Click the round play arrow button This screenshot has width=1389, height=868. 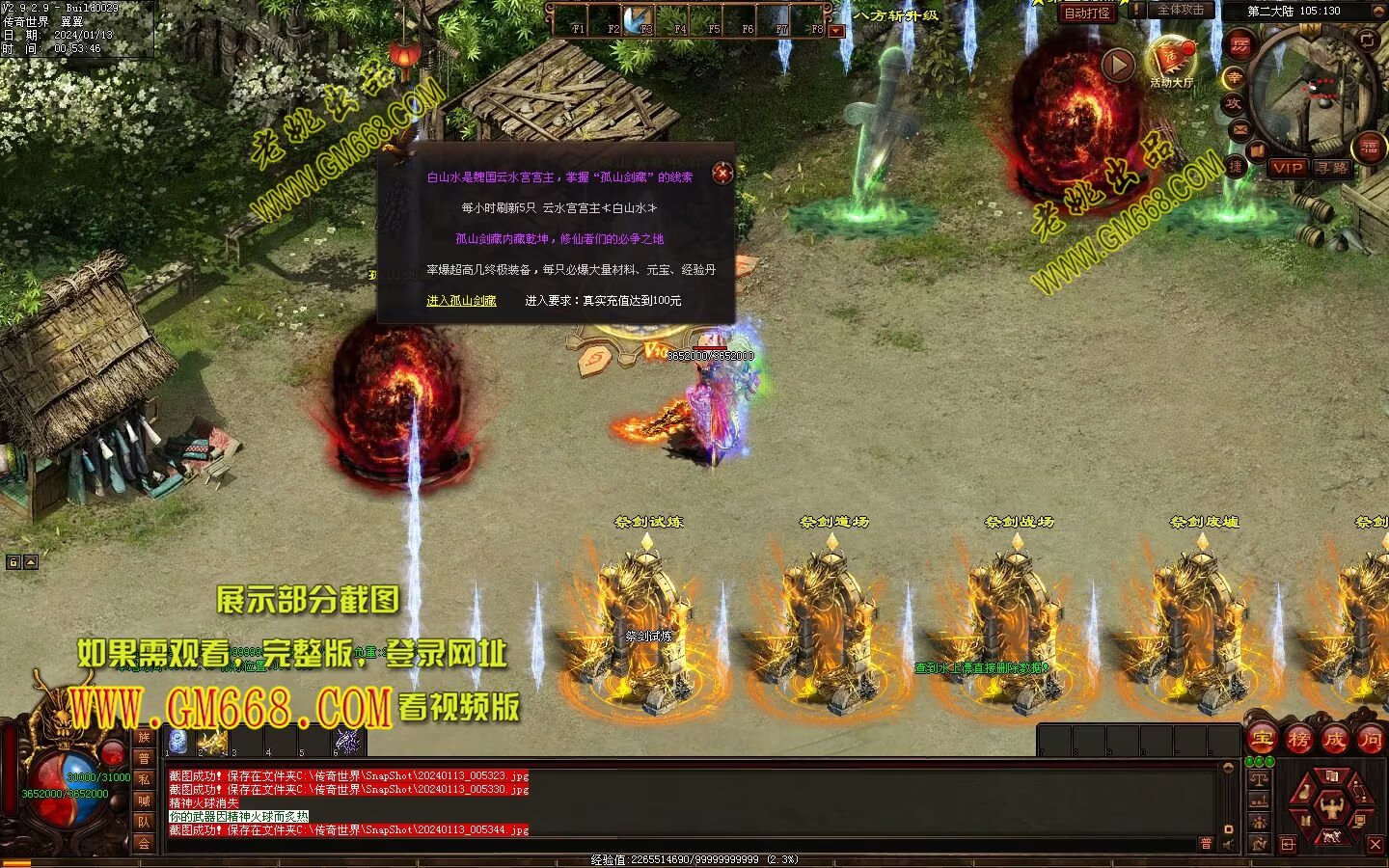point(1118,66)
